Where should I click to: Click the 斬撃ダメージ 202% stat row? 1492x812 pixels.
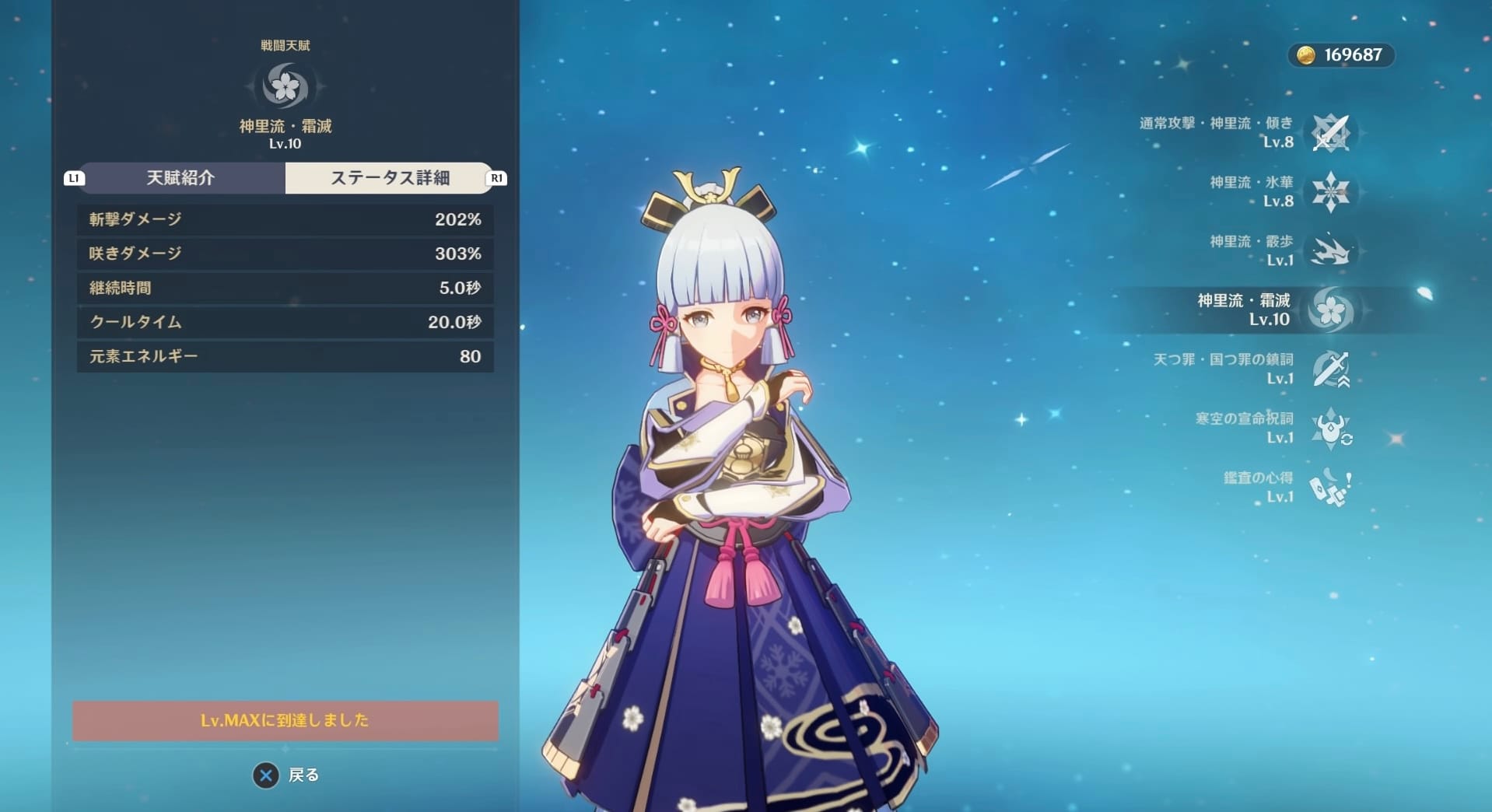click(285, 219)
